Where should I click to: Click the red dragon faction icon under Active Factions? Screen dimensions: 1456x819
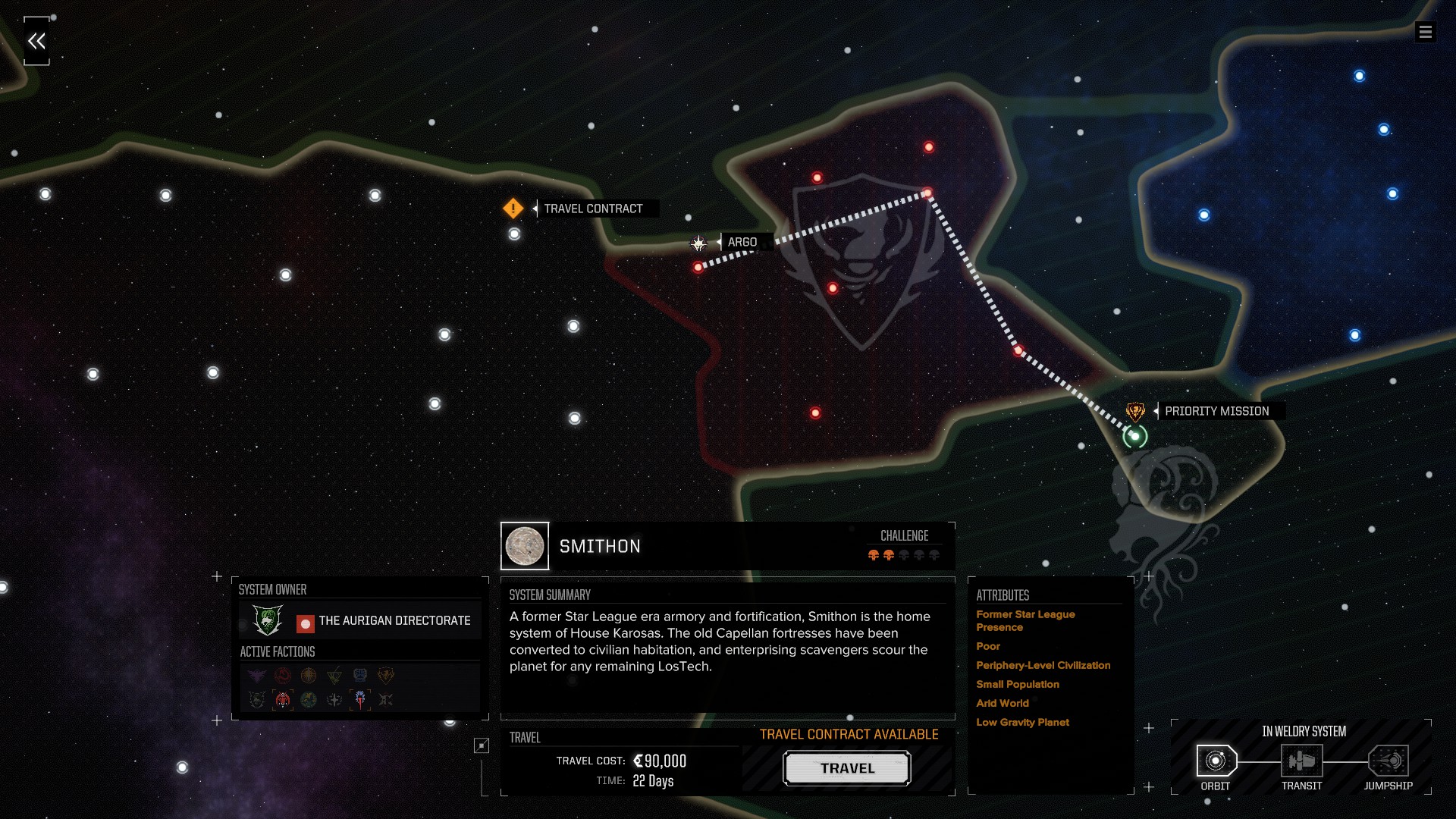(281, 675)
